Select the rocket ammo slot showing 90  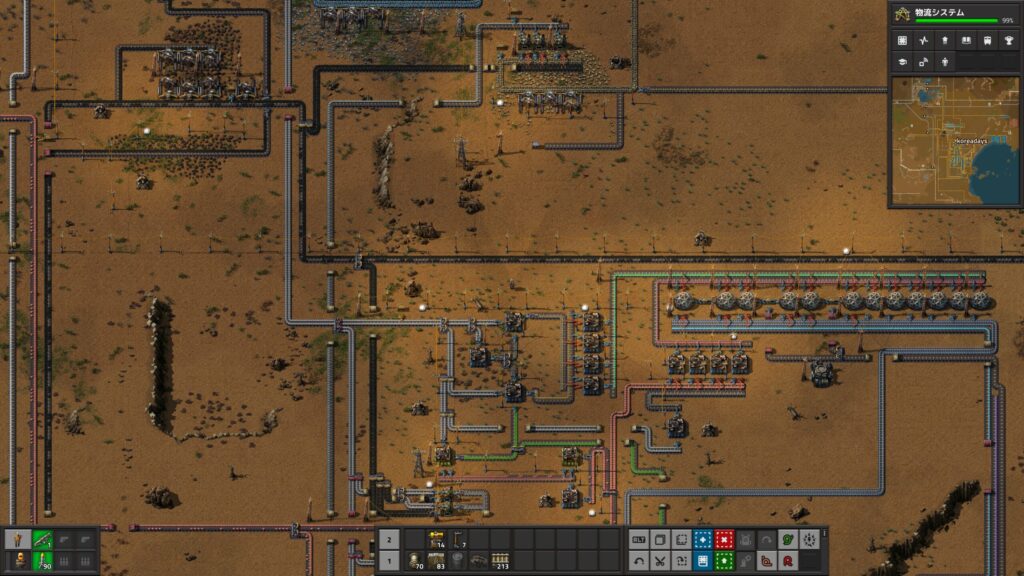(x=43, y=560)
